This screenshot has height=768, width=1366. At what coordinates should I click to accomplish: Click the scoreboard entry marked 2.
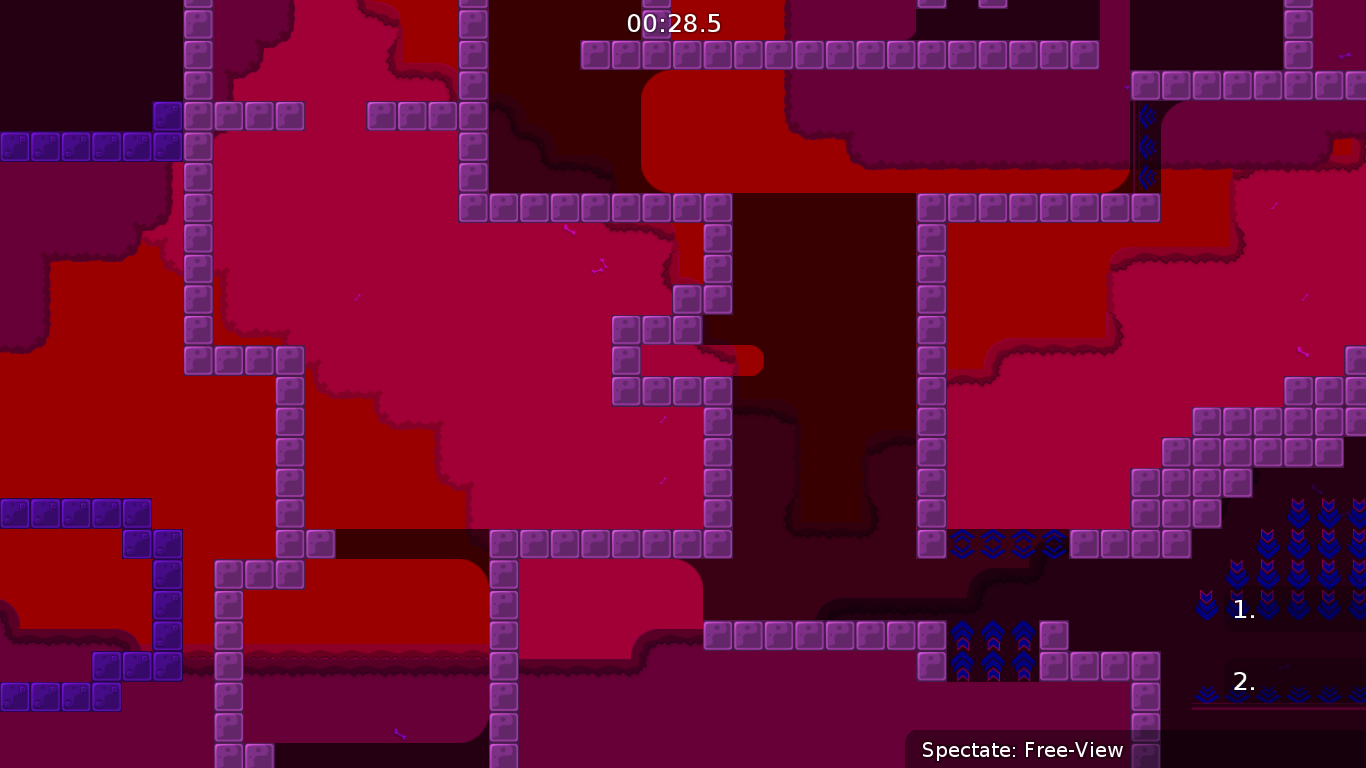coord(1243,681)
